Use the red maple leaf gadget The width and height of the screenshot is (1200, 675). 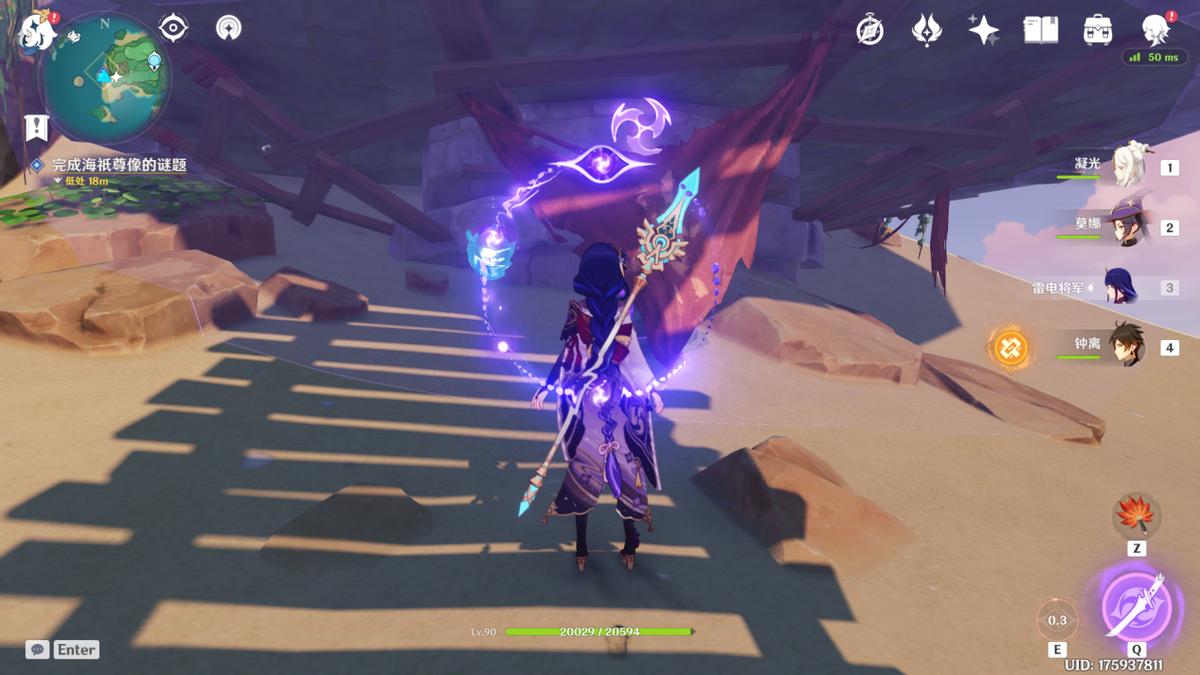tap(1135, 518)
